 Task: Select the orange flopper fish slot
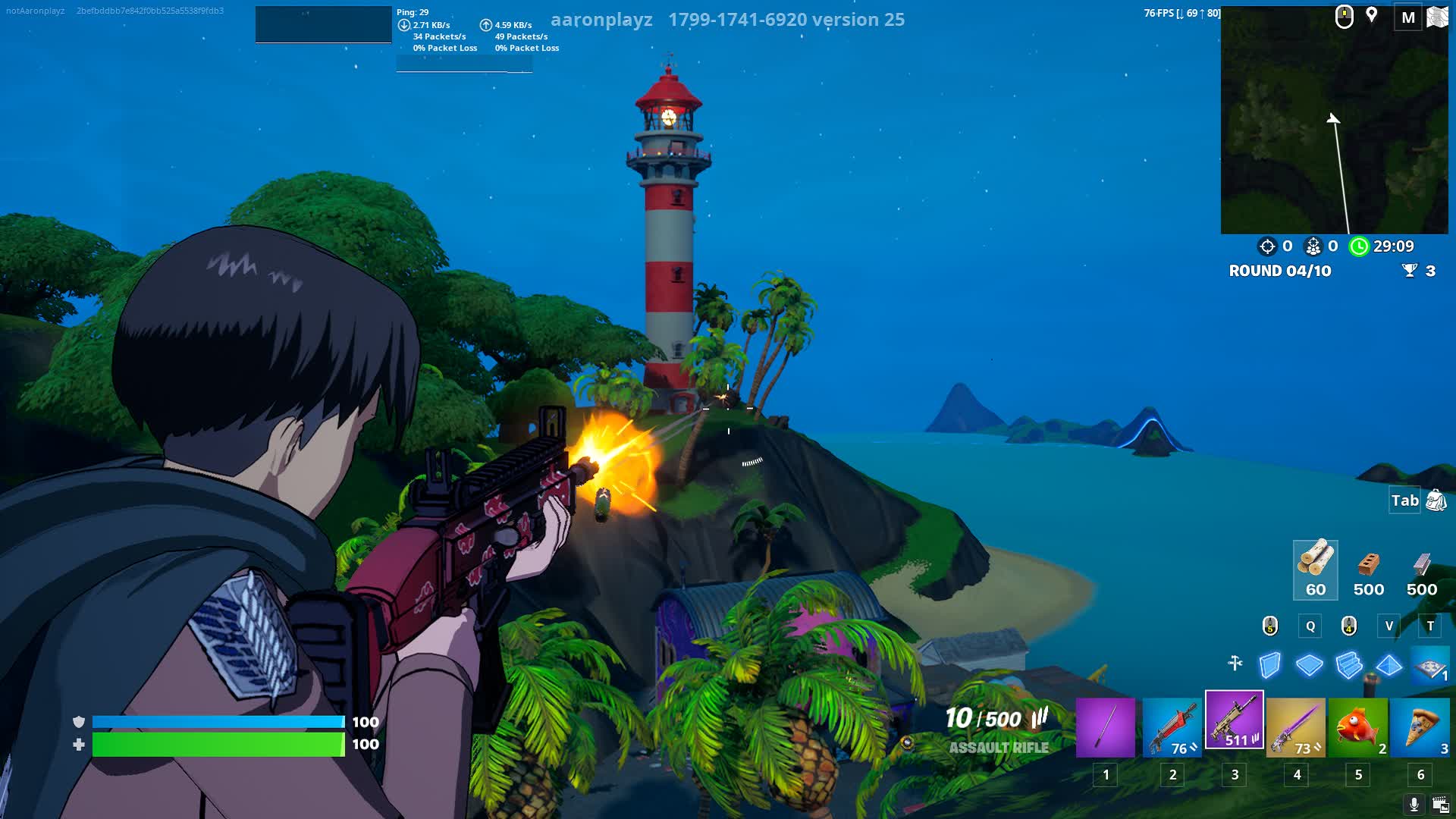tap(1358, 728)
